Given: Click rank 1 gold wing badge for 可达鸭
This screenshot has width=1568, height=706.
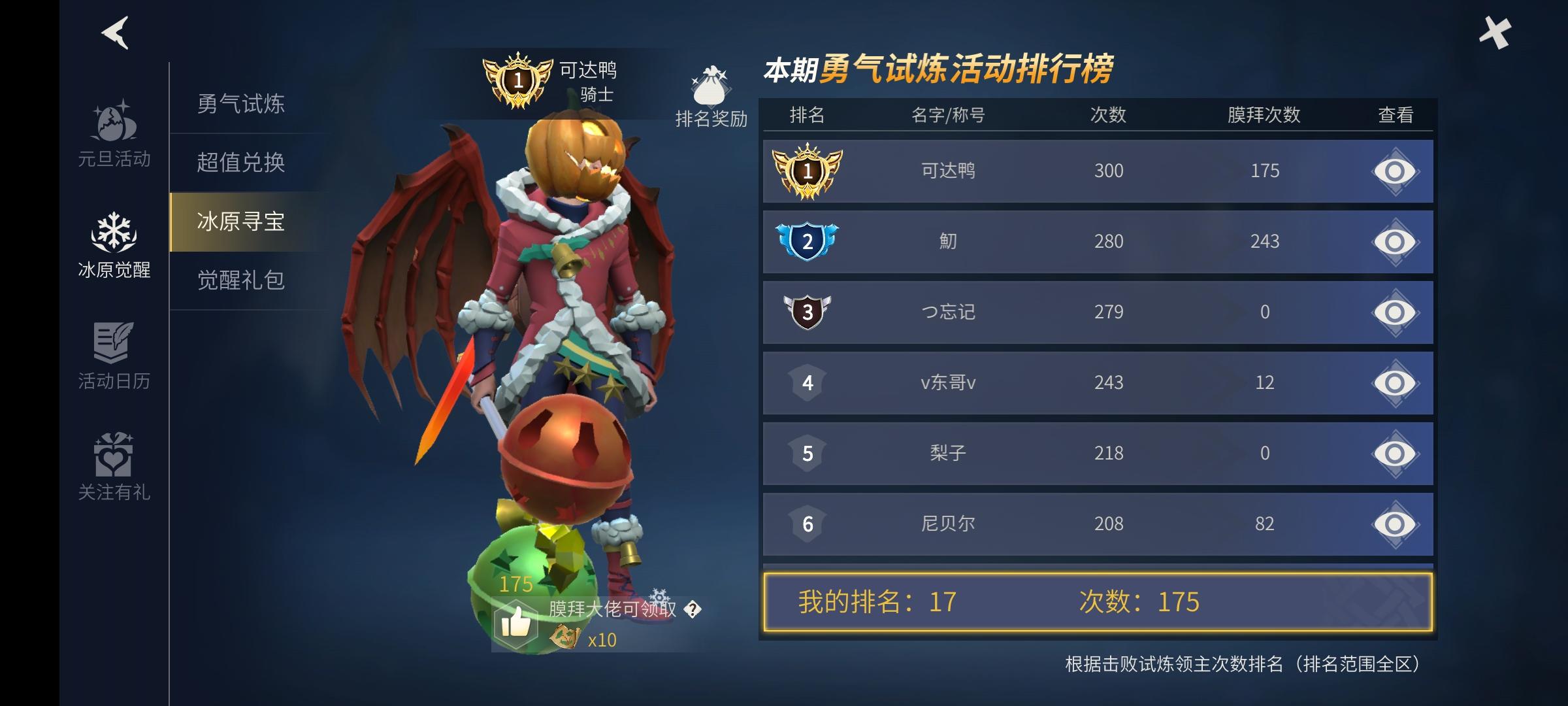Looking at the screenshot, I should 808,170.
